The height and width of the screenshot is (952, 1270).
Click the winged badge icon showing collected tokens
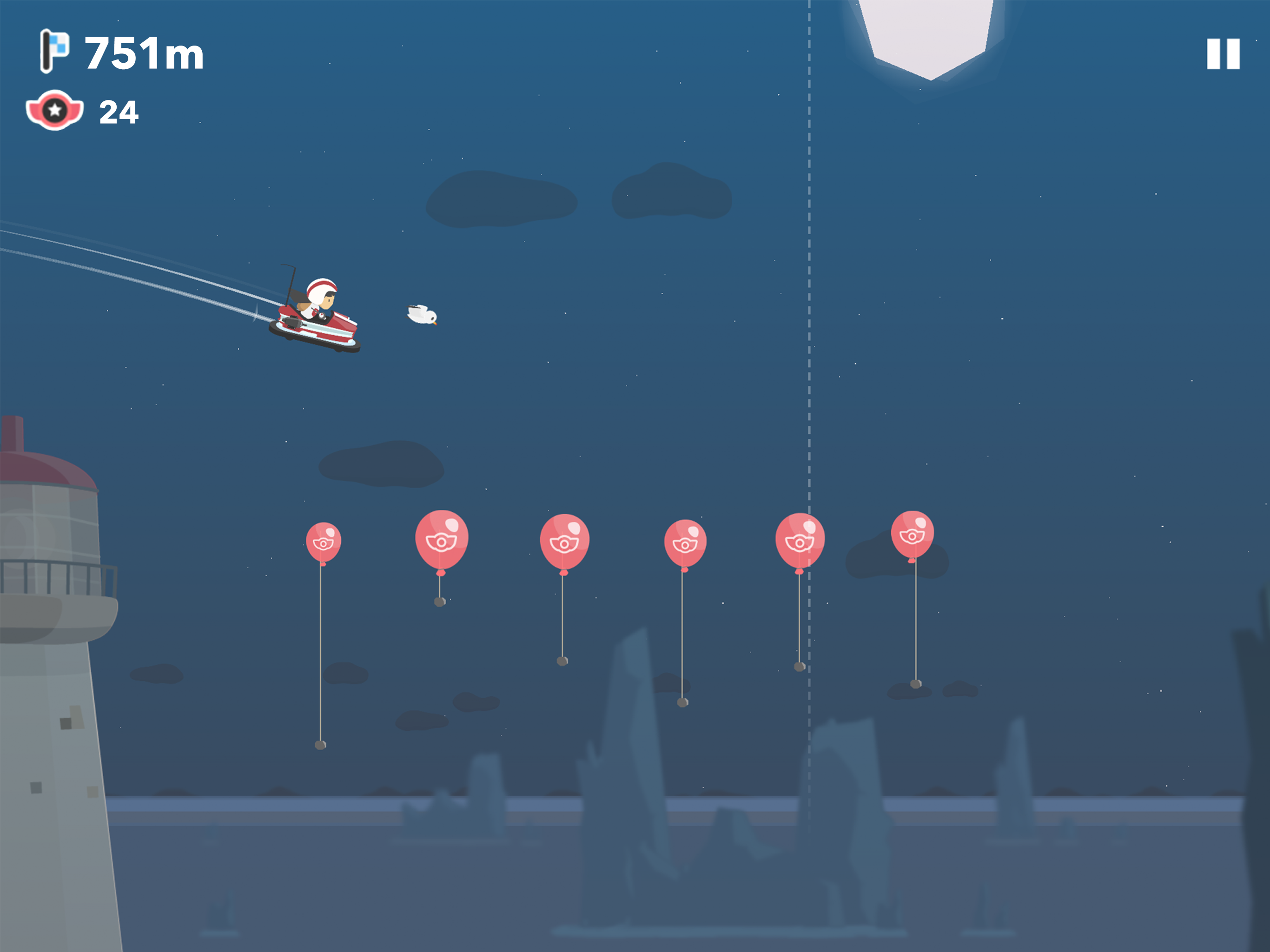[x=54, y=109]
